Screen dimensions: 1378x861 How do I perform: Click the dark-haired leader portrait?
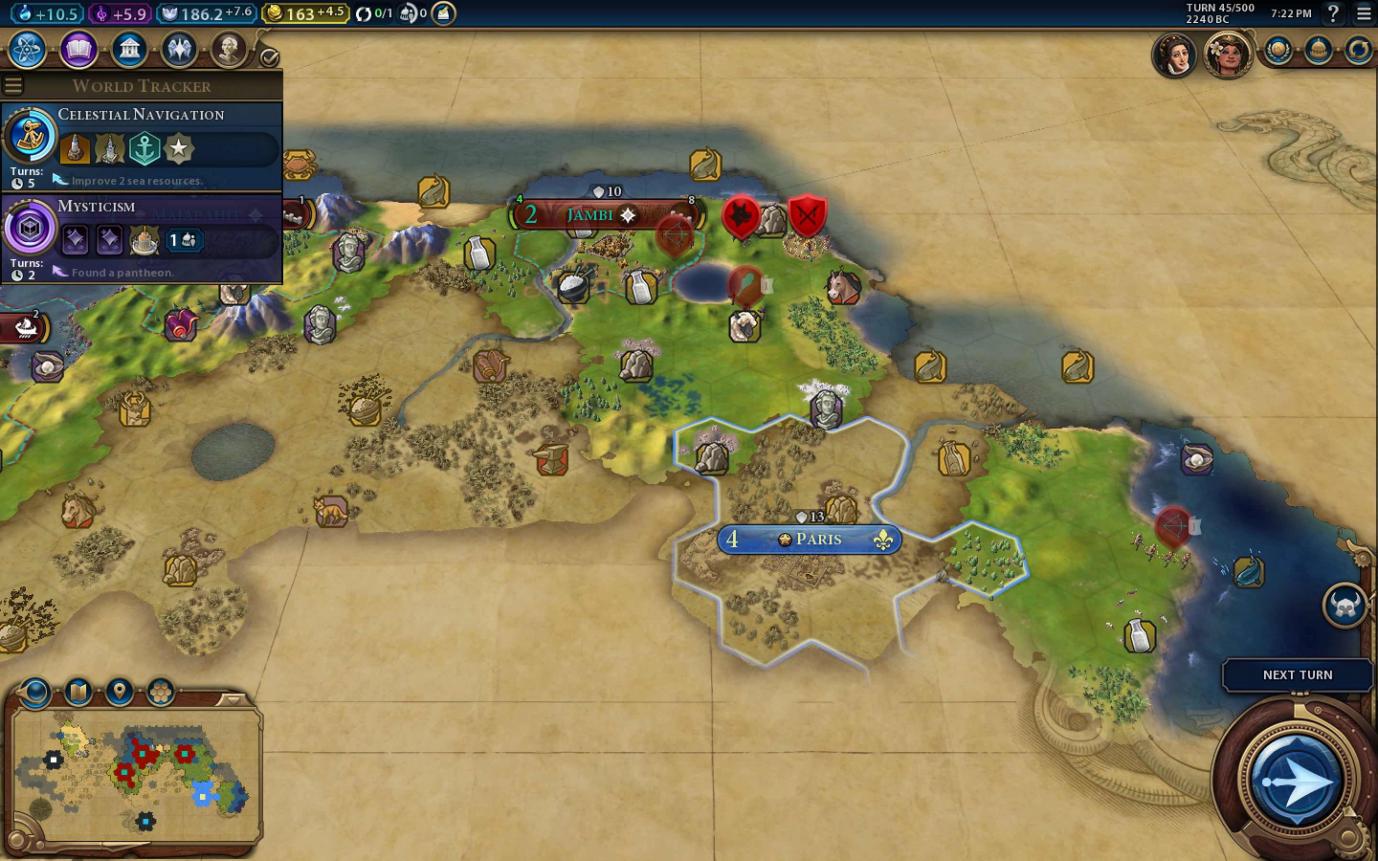point(1174,53)
